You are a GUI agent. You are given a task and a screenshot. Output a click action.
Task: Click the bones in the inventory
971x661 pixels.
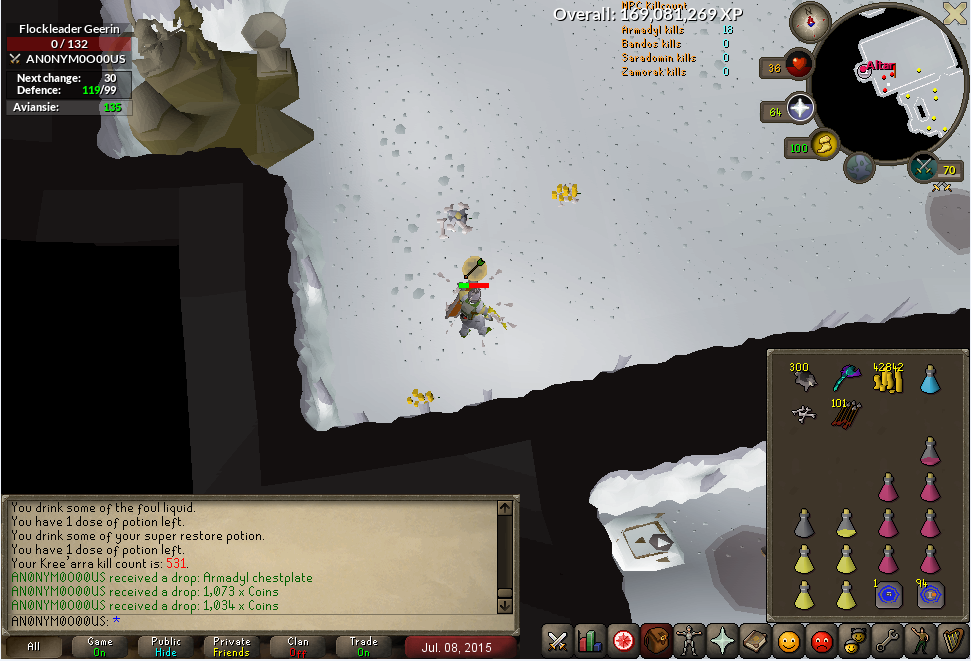[802, 413]
